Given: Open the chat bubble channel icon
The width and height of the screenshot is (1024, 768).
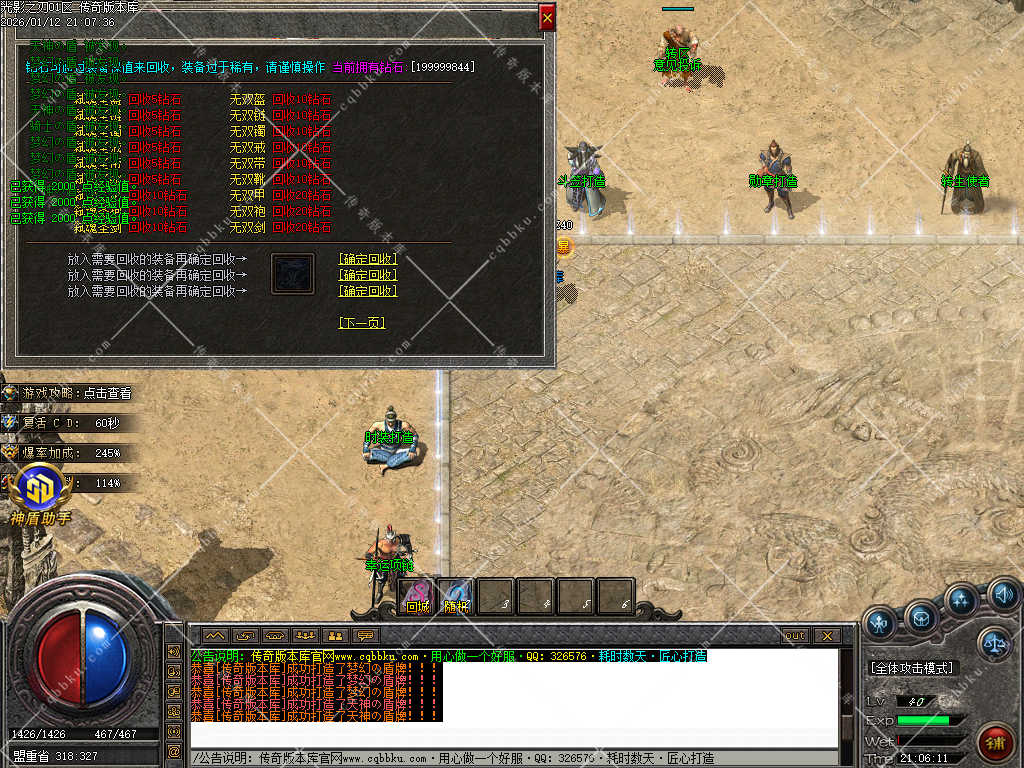Looking at the screenshot, I should click(364, 636).
